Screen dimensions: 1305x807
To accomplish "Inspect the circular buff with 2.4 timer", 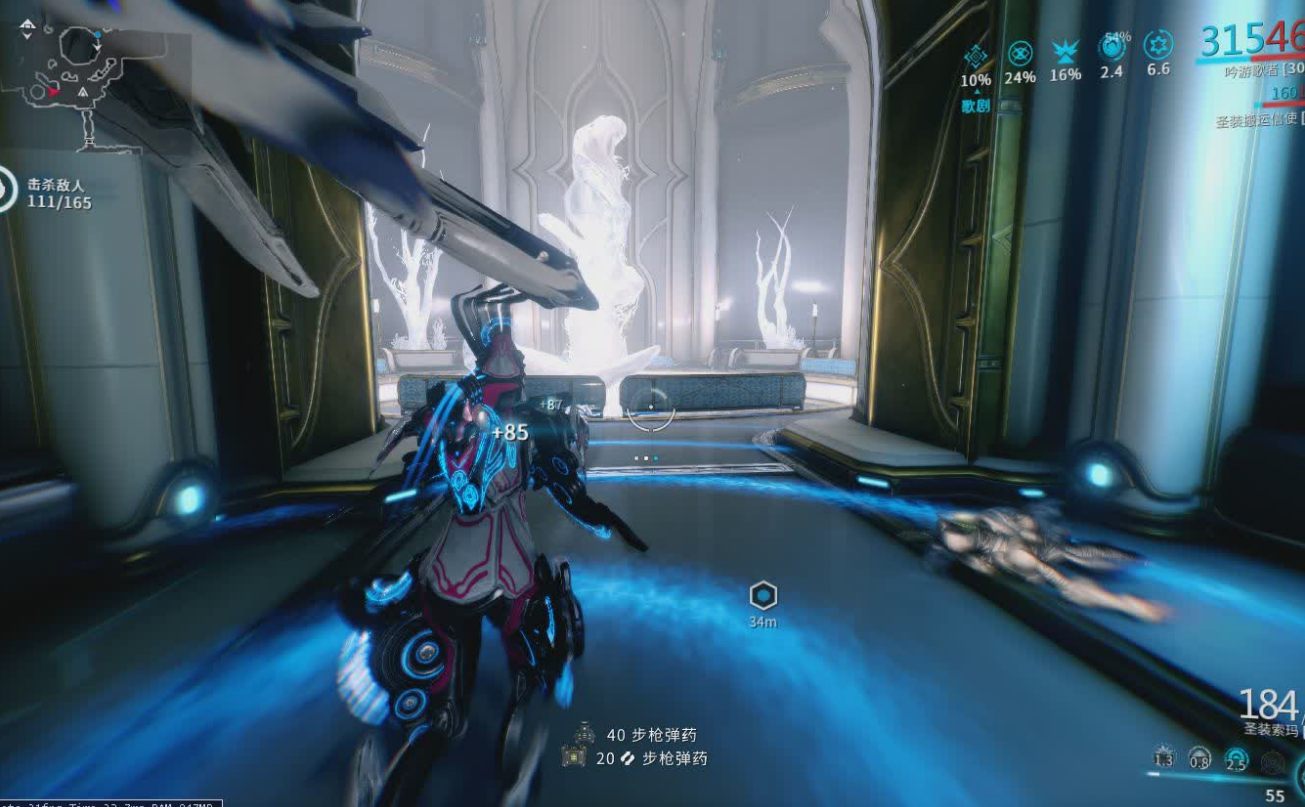I will tap(1111, 48).
